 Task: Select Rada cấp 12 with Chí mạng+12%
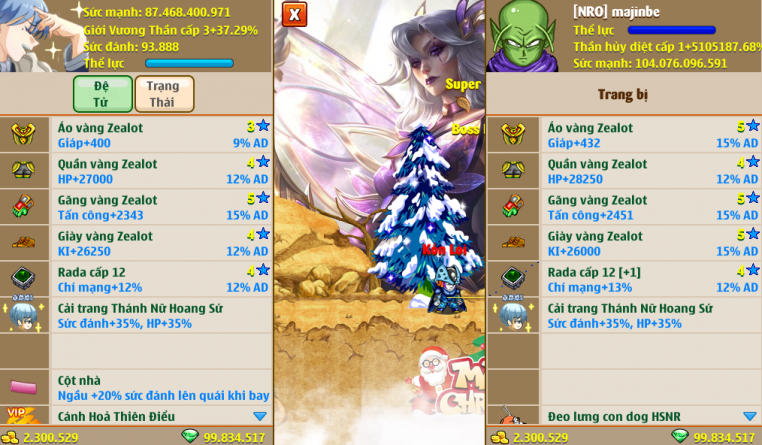pyautogui.click(x=160, y=279)
